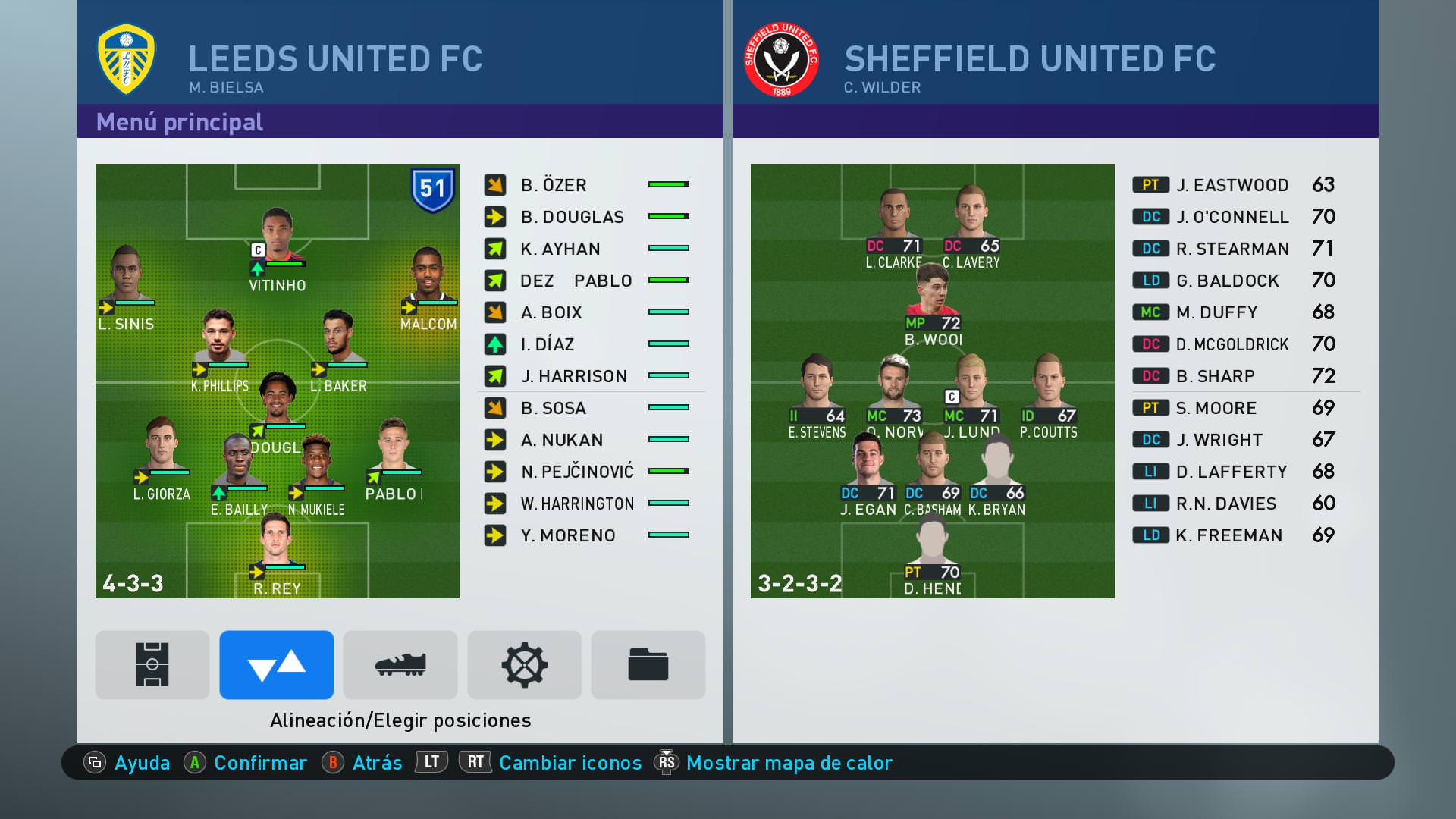Open the folder data management button

click(x=648, y=665)
